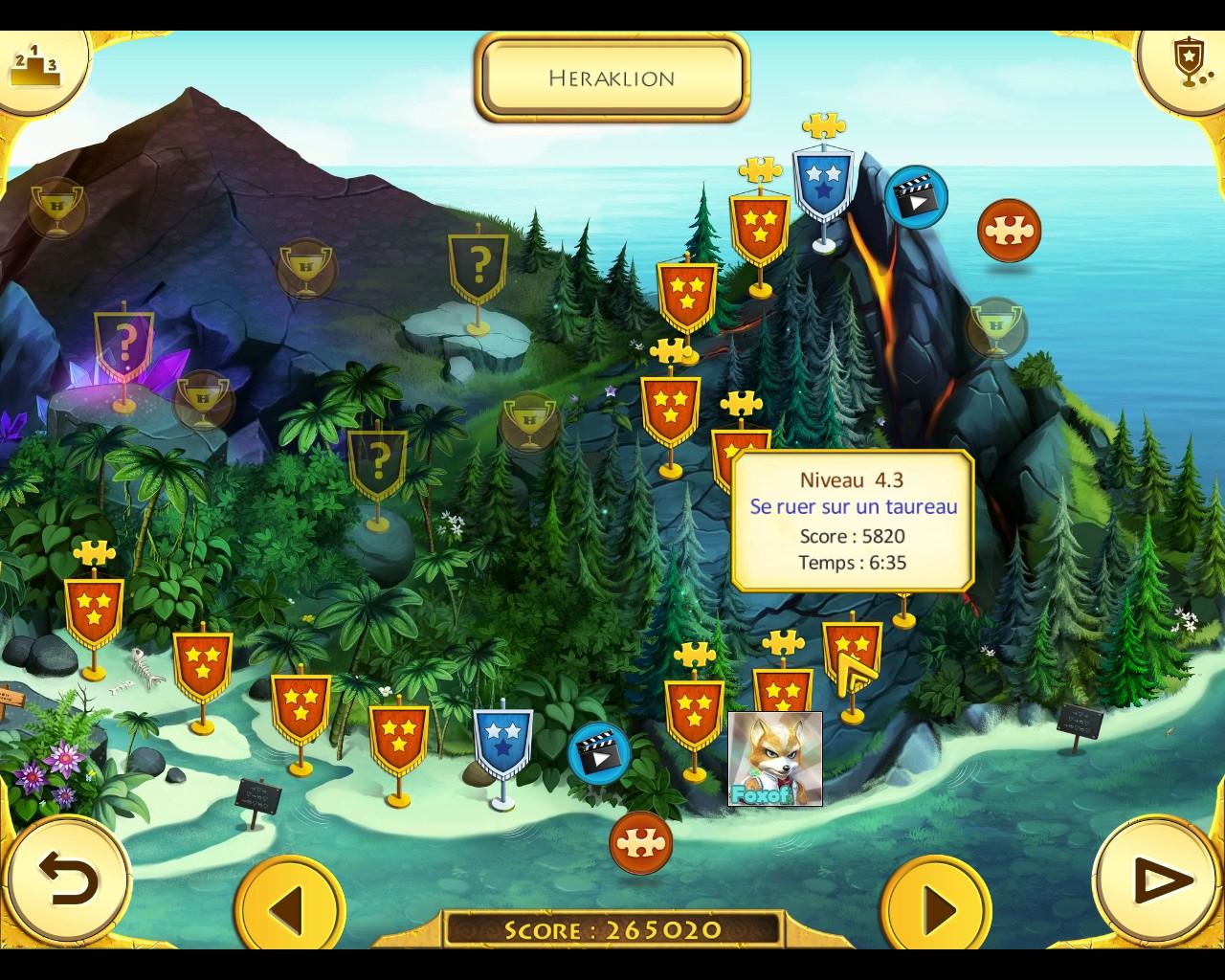The width and height of the screenshot is (1225, 980).
Task: Play the clapperboard cutscene on the beach
Action: (x=599, y=754)
